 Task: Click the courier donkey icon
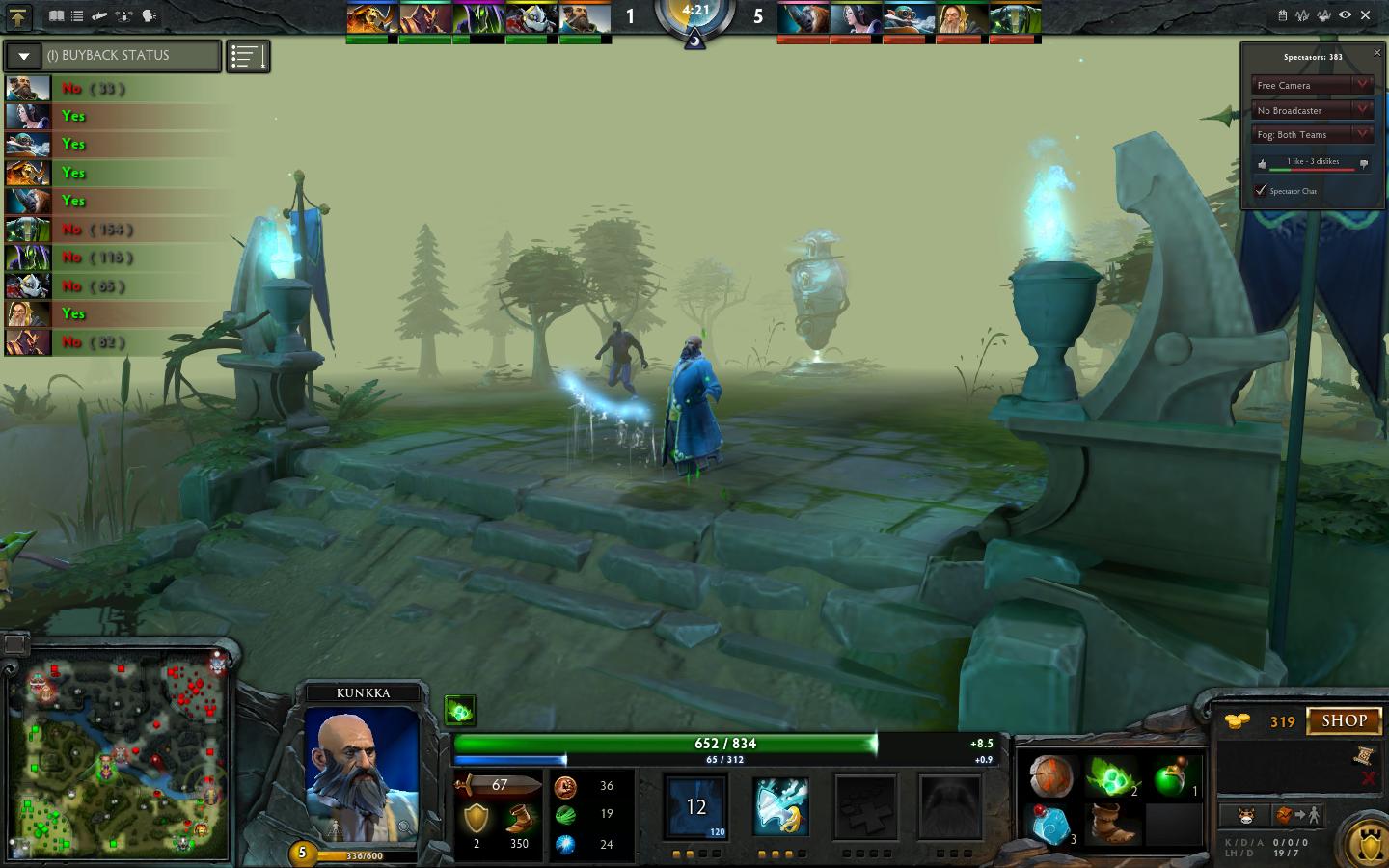pos(1247,815)
